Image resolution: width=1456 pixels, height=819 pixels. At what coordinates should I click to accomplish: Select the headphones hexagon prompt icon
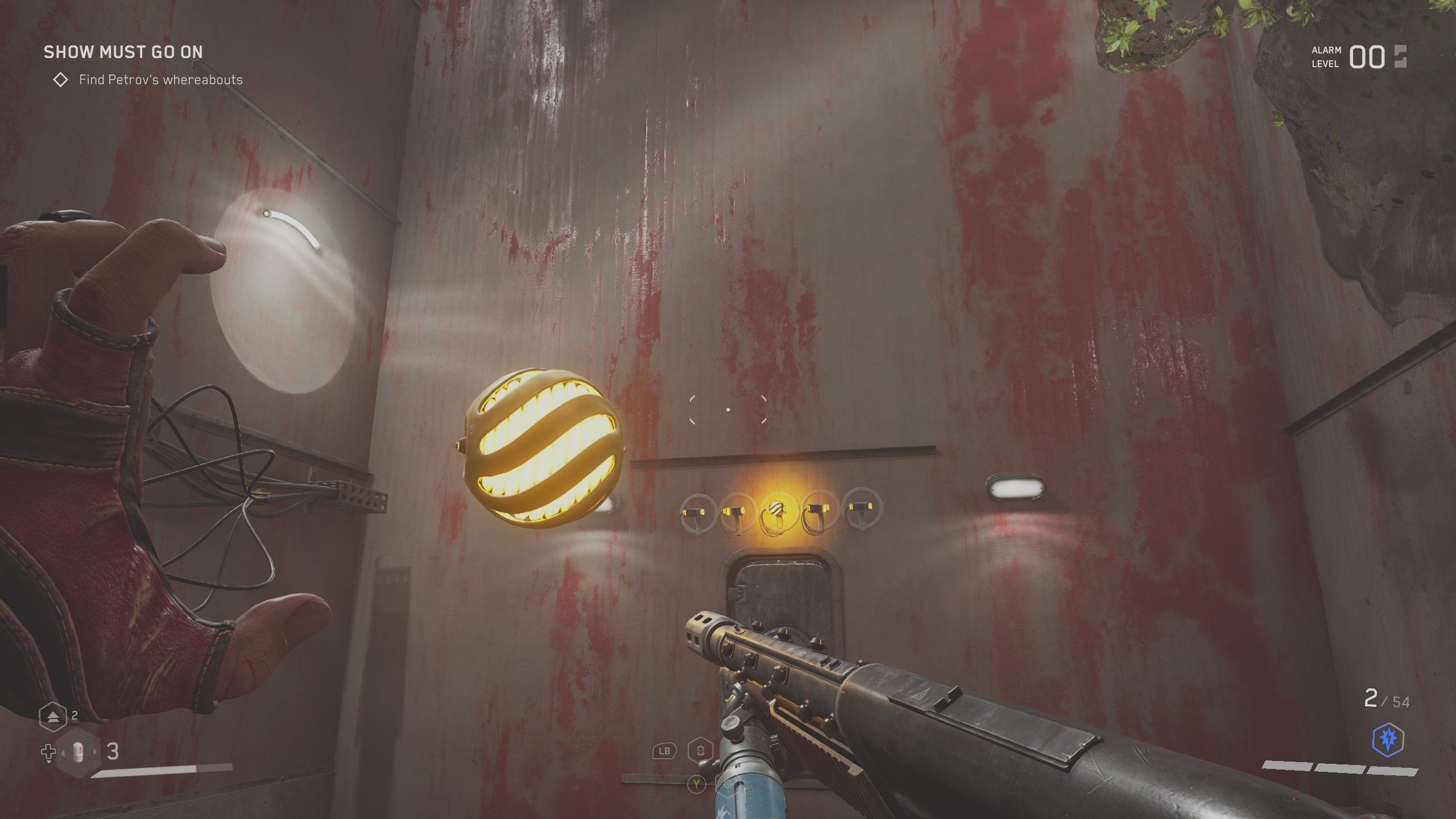(x=700, y=751)
